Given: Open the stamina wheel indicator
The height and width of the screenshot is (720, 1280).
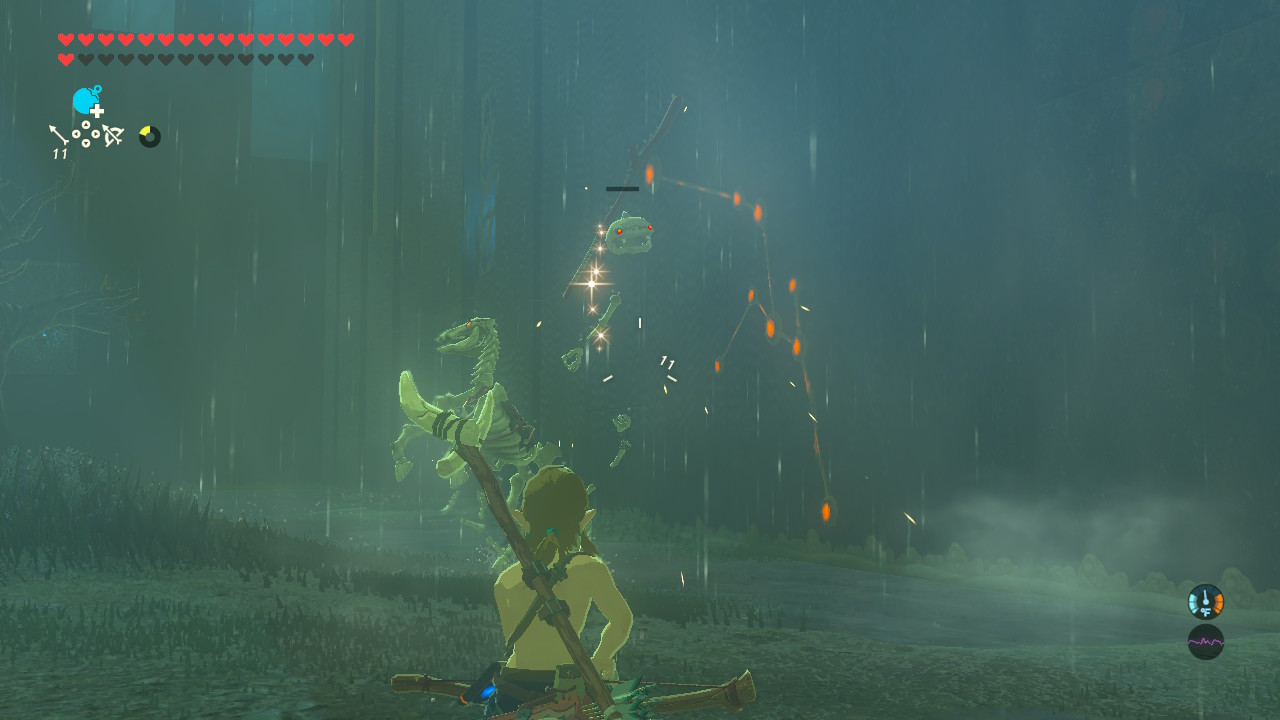Looking at the screenshot, I should (x=148, y=137).
